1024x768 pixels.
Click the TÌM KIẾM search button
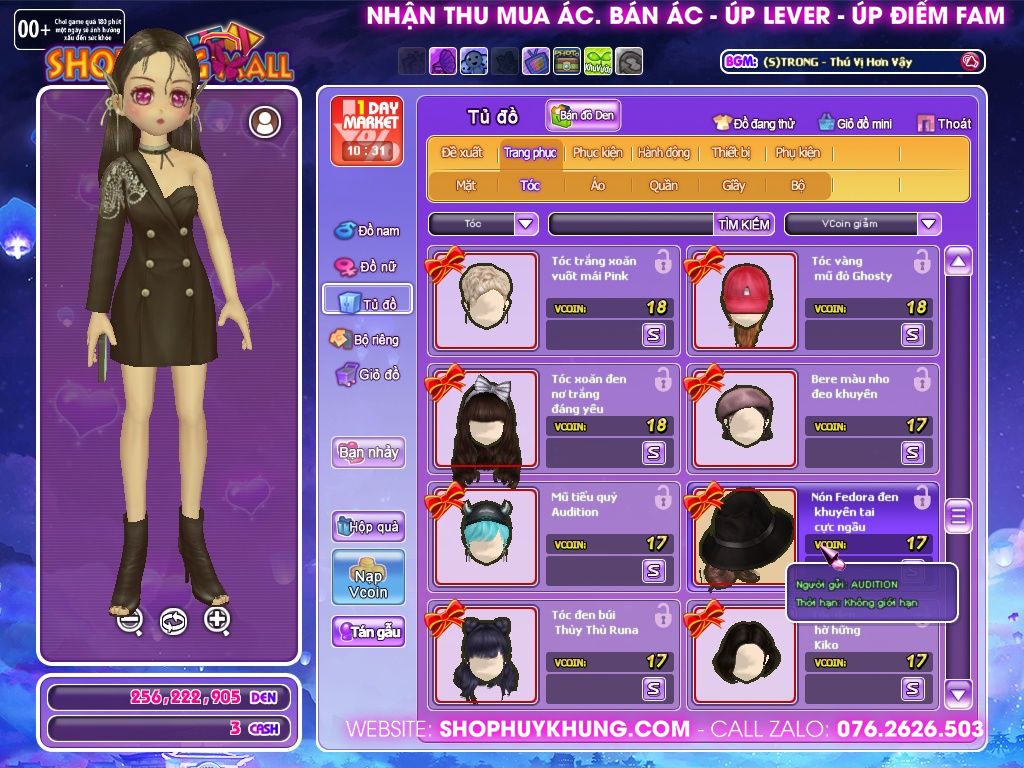(744, 224)
